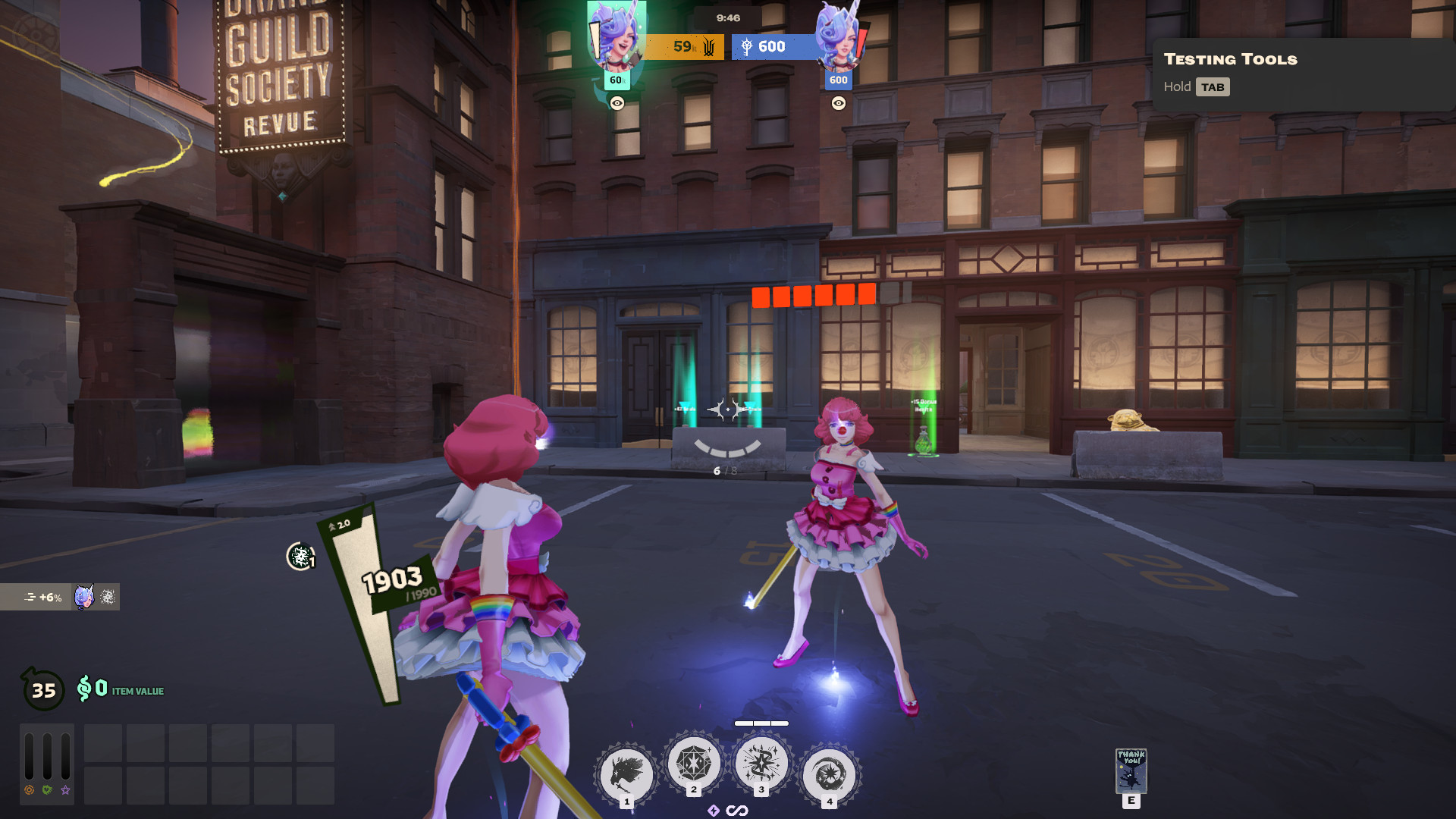Viewport: 1456px width, 819px height.
Task: Open the Testing Tools panel
Action: (1230, 59)
